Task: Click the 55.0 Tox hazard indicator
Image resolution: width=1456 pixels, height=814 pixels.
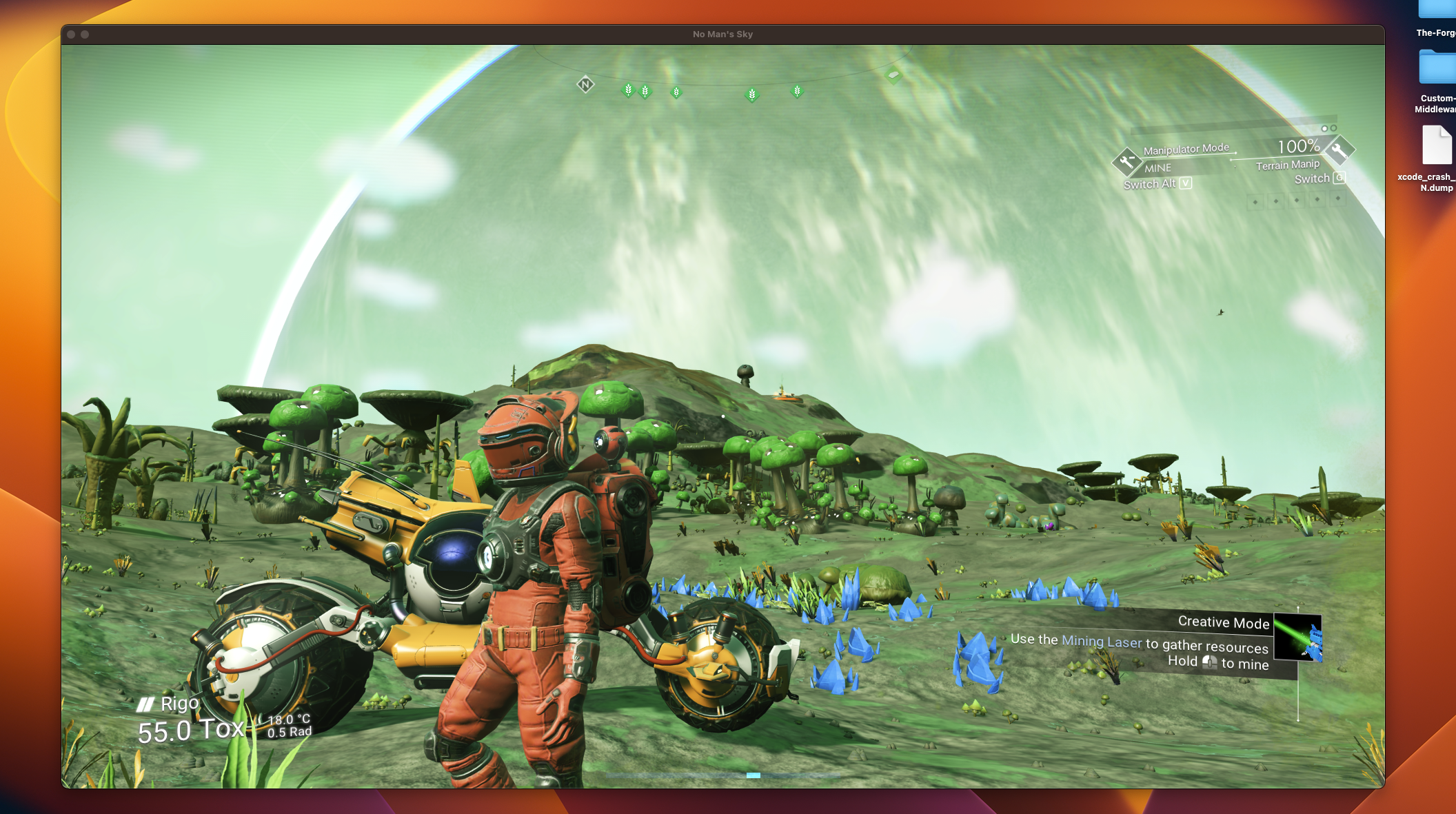Action: 191,729
